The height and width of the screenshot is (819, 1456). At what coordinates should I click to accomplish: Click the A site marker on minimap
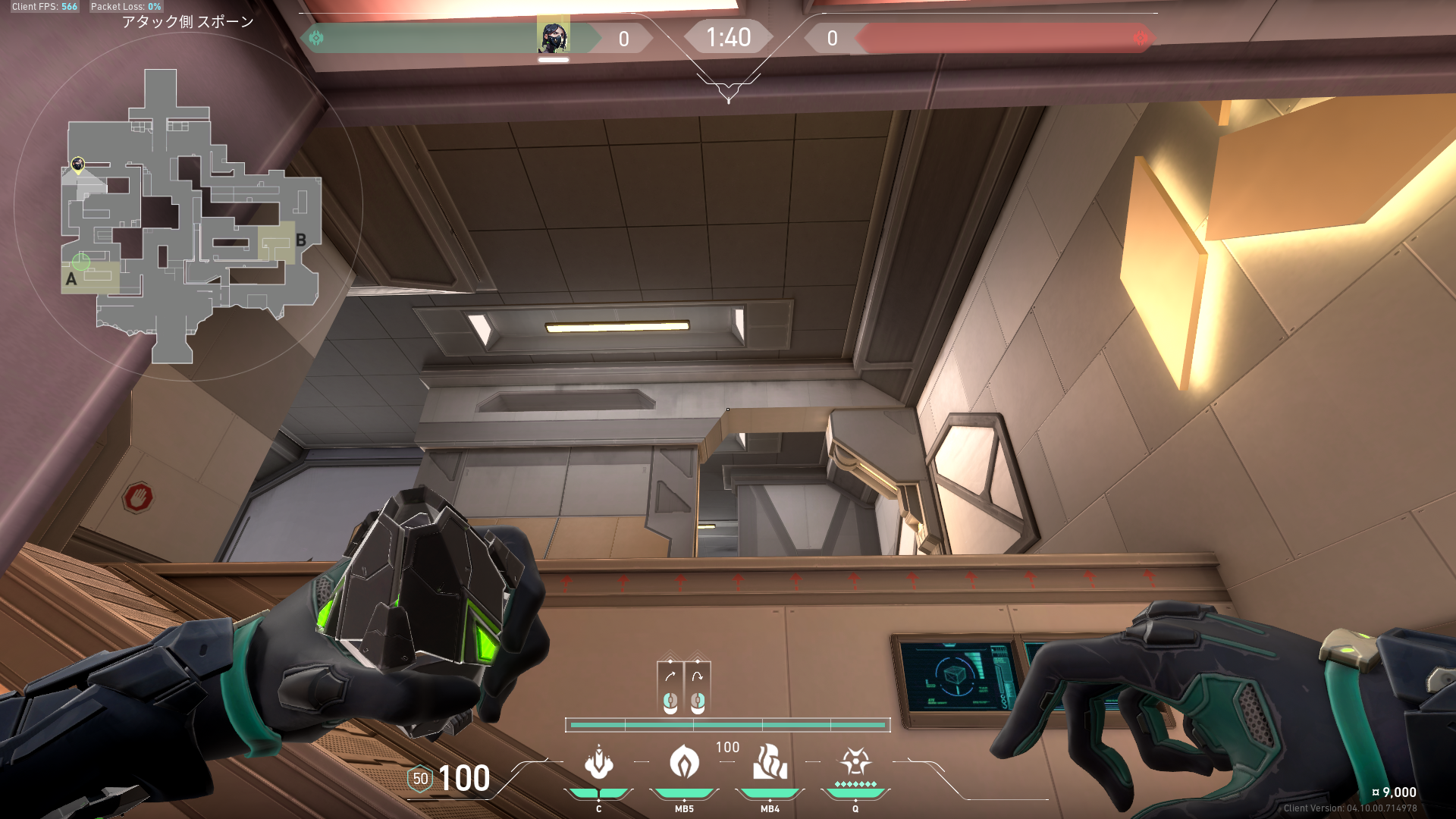tap(71, 279)
